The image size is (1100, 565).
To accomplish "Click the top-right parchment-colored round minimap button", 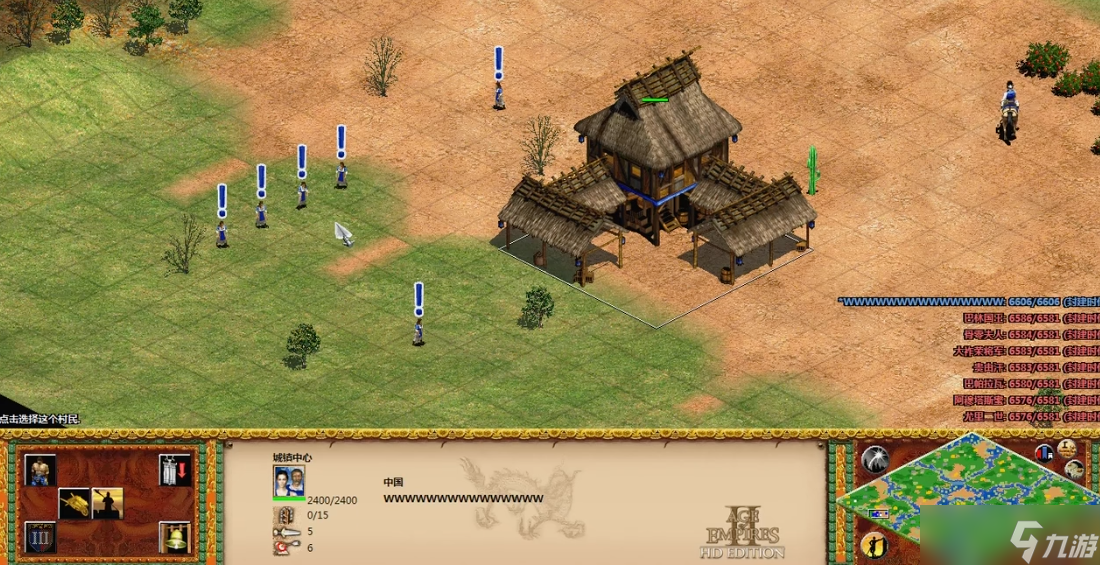I will coord(1067,448).
